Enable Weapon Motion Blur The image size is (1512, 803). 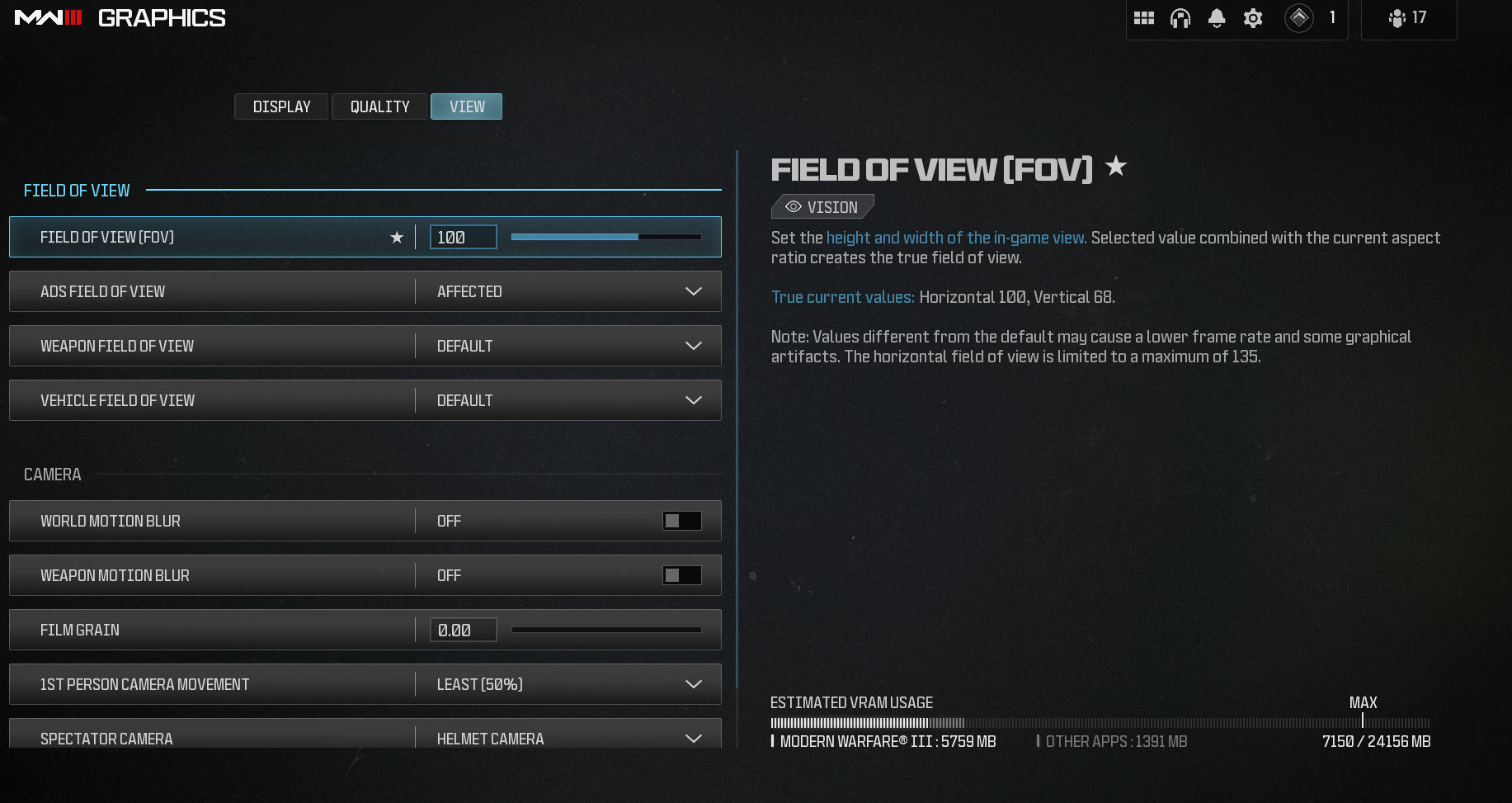click(682, 575)
